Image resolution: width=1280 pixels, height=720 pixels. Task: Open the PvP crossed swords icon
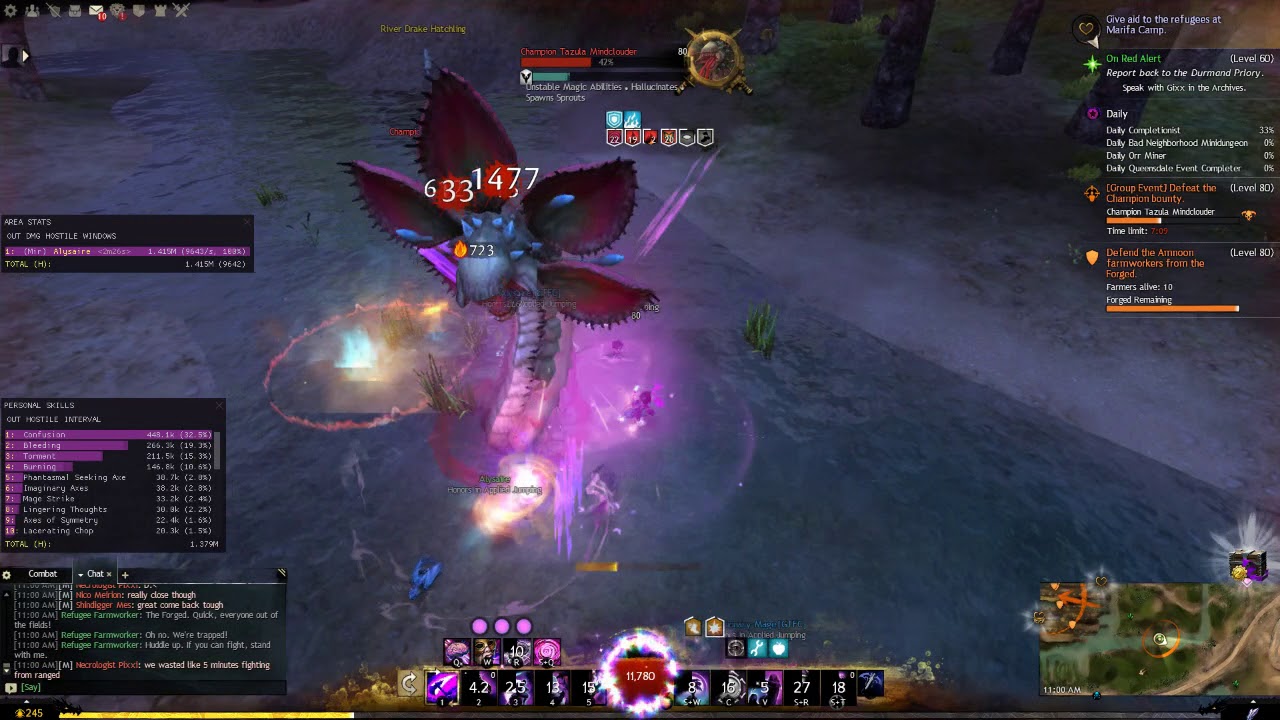181,11
